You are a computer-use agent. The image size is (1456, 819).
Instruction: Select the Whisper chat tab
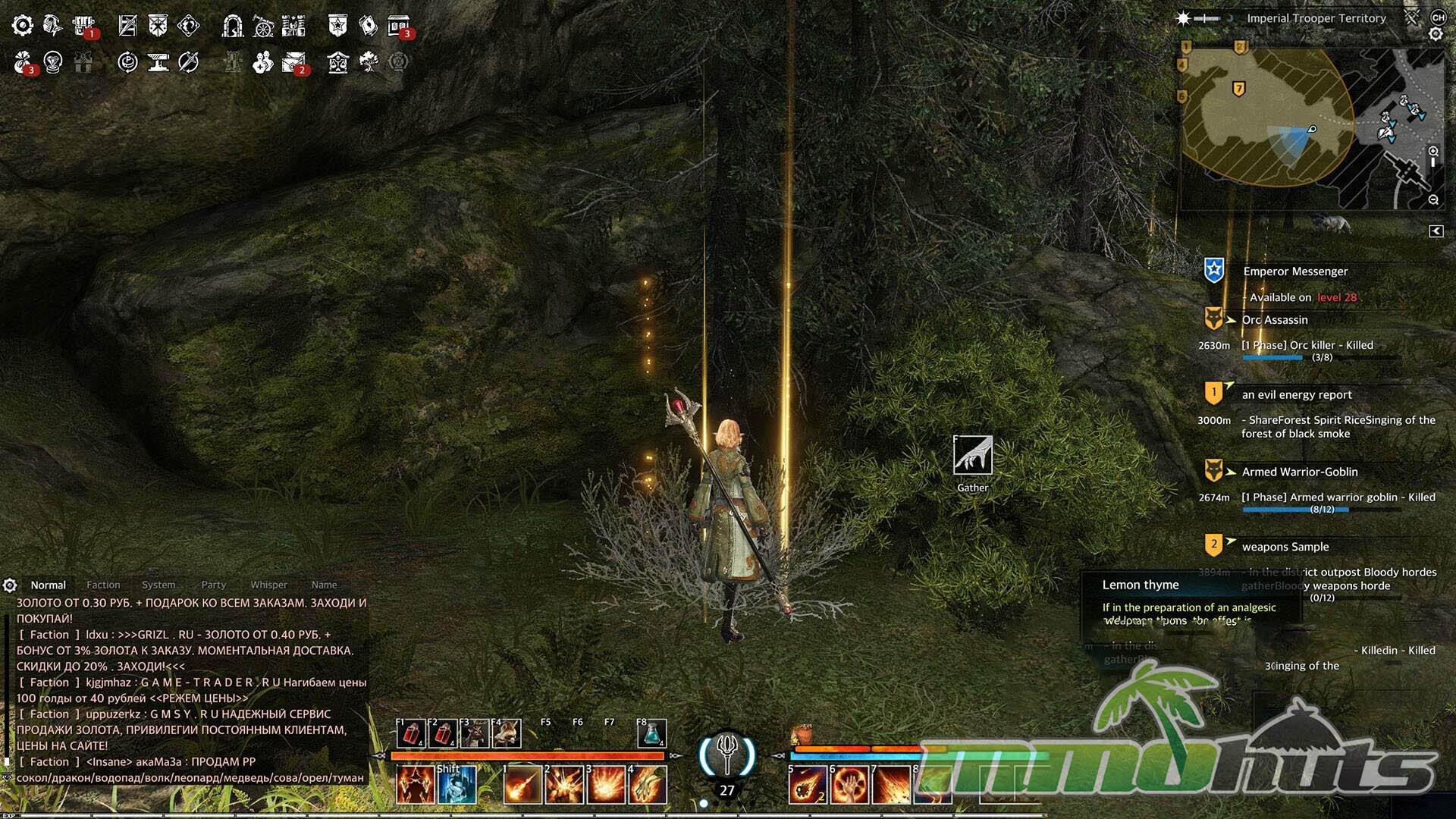[268, 585]
